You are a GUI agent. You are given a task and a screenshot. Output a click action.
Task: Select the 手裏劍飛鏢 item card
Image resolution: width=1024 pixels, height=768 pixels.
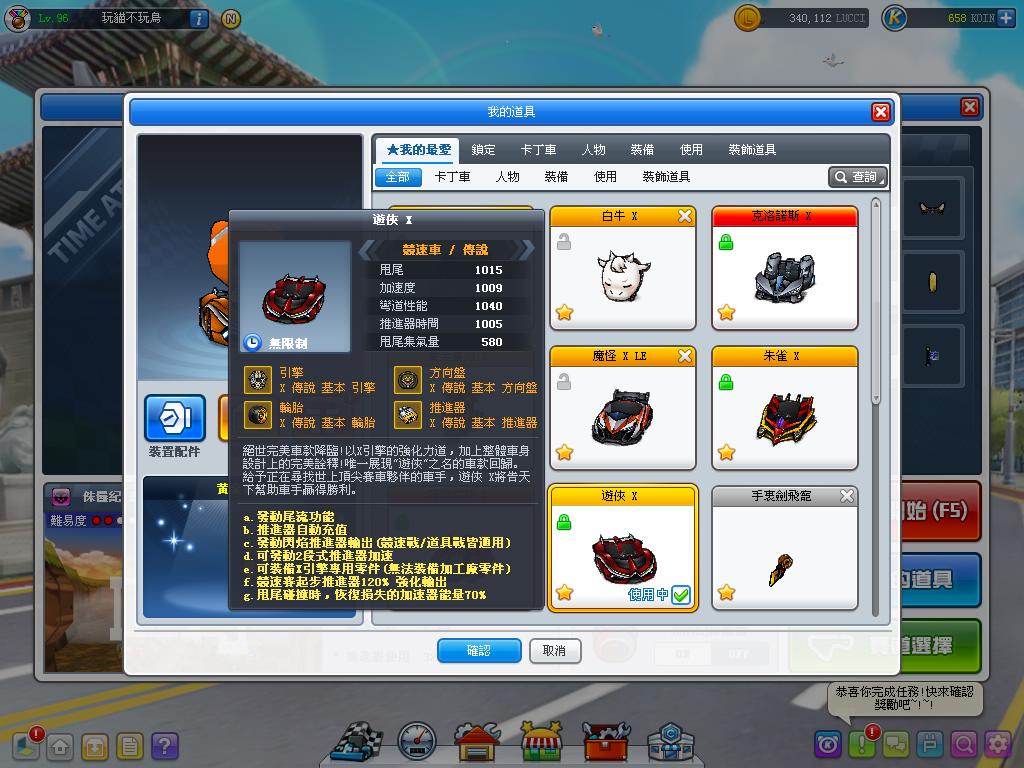coord(784,556)
